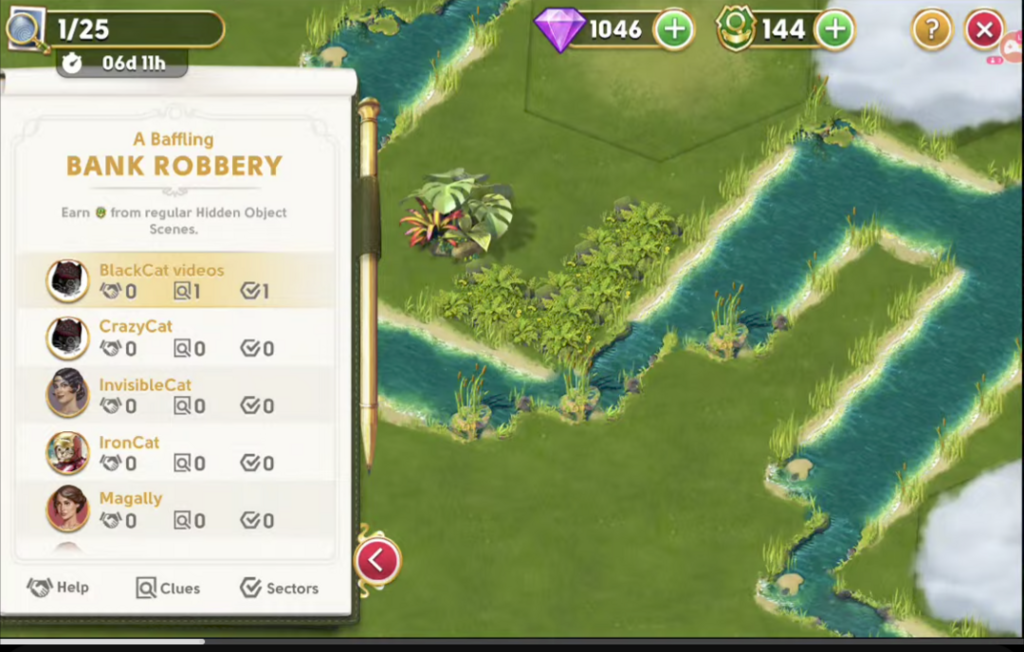Open the question mark help button
1024x652 pixels.
click(931, 30)
